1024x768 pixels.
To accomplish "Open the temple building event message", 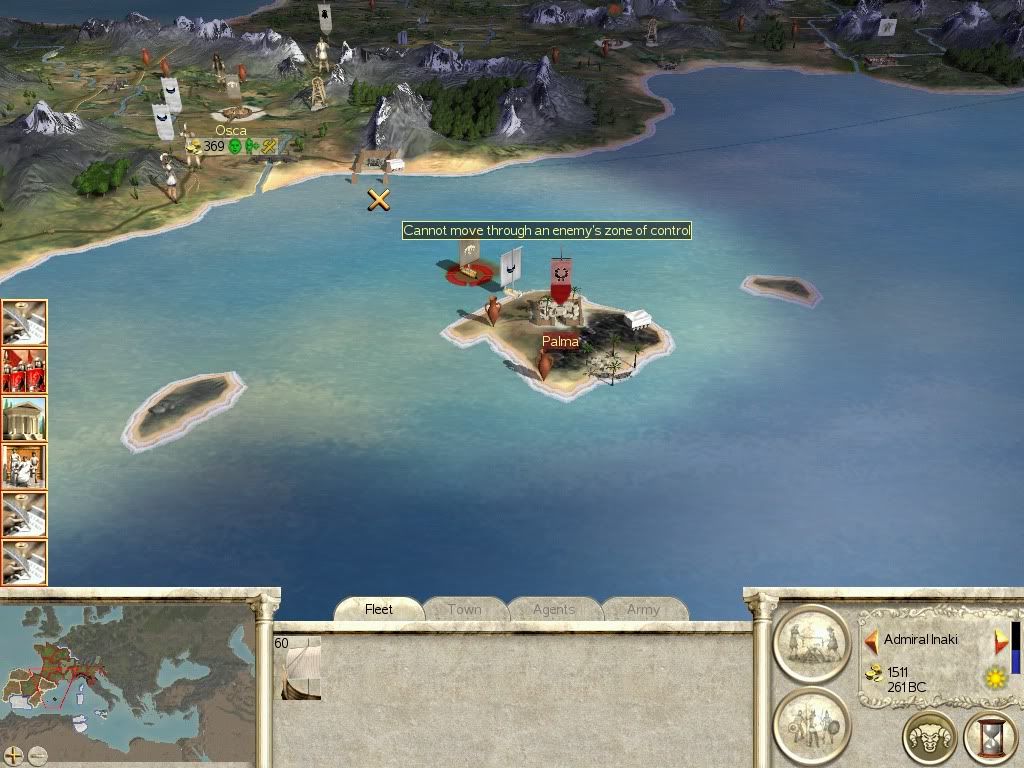I will pos(24,419).
